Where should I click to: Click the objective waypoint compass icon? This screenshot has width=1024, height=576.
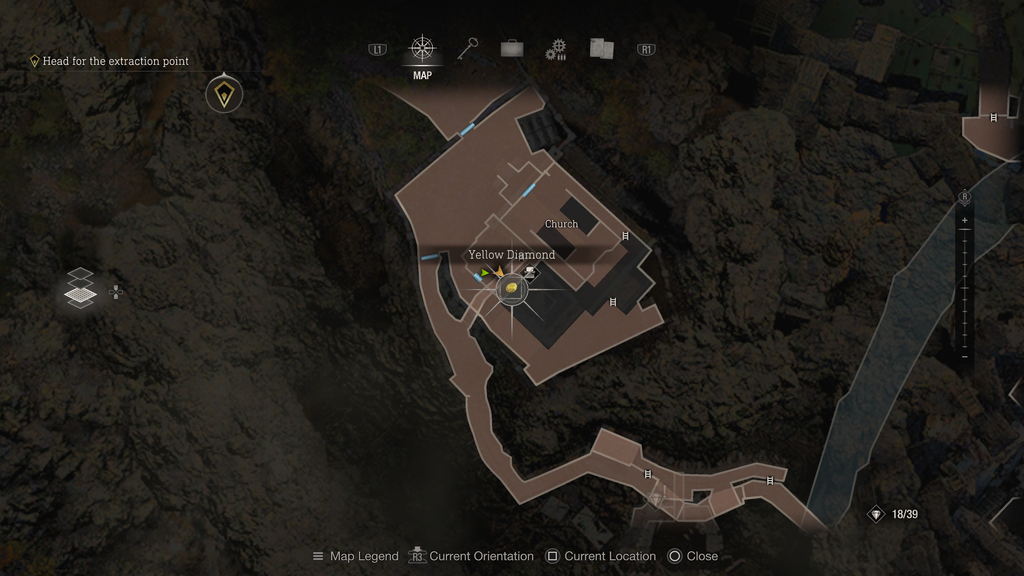tap(223, 95)
